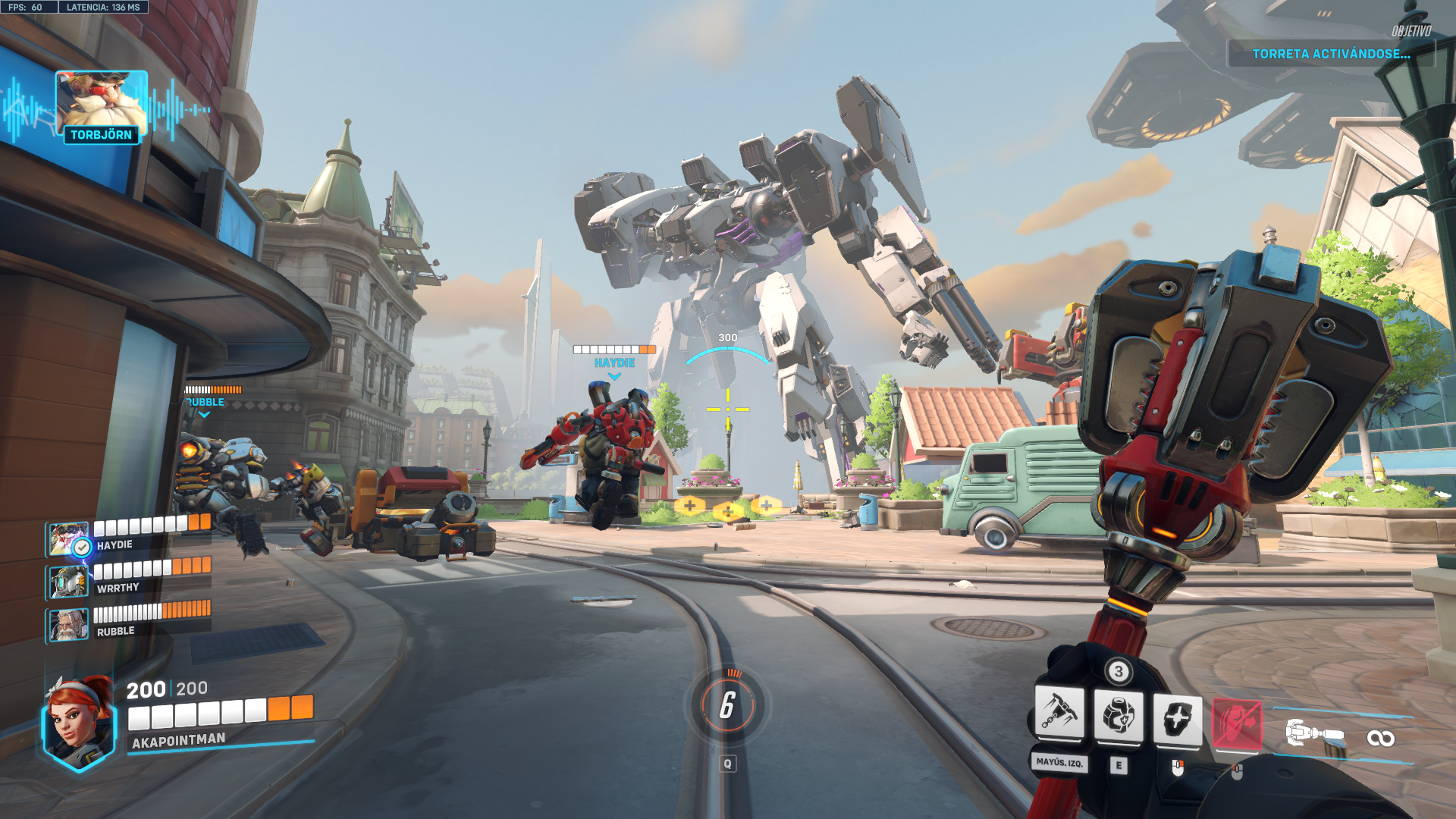Viewport: 1456px width, 819px height.
Task: Select Wrrthy's teammate portrait
Action: pyautogui.click(x=68, y=582)
